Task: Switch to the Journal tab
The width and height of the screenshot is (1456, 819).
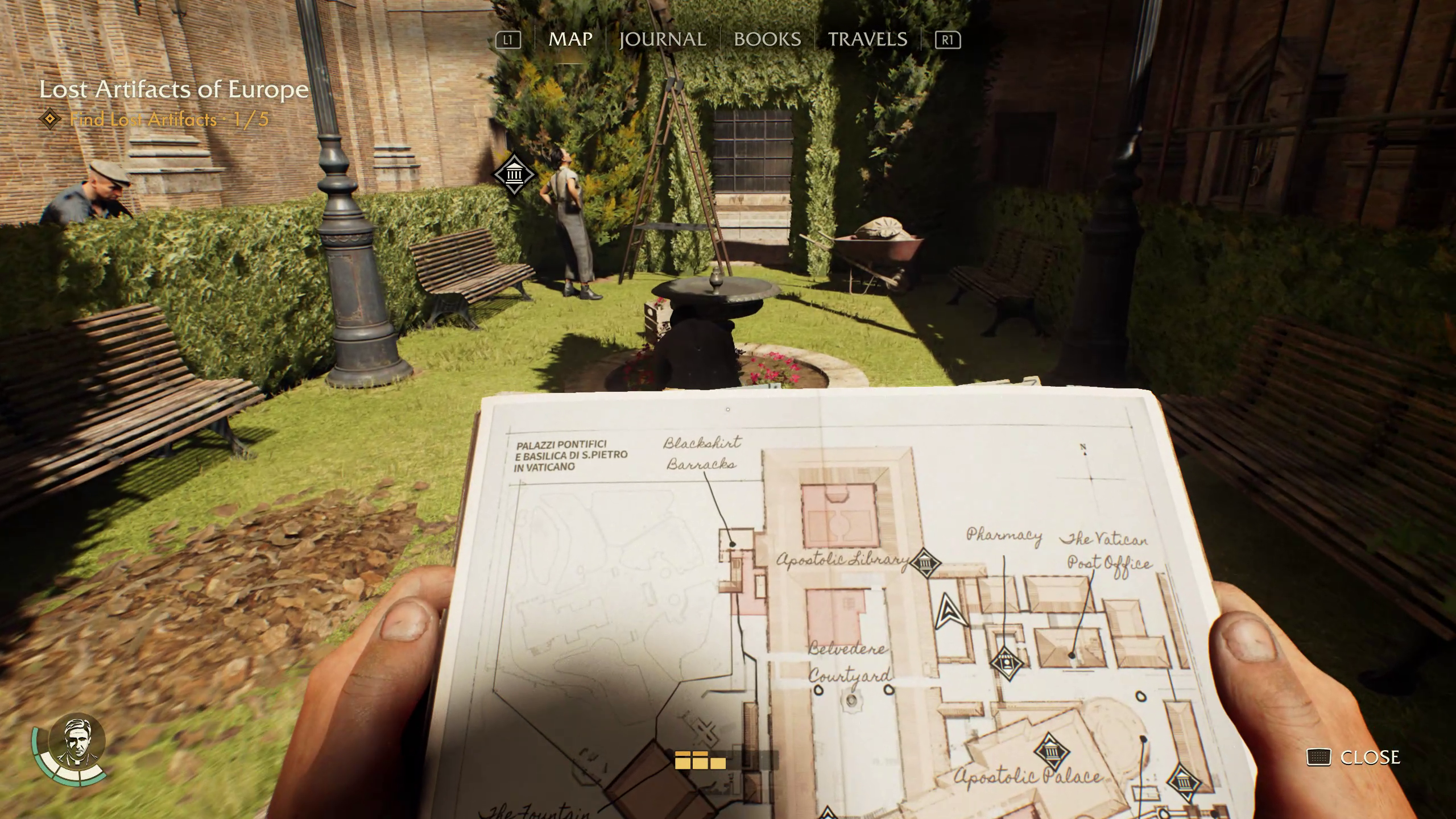Action: click(x=663, y=39)
